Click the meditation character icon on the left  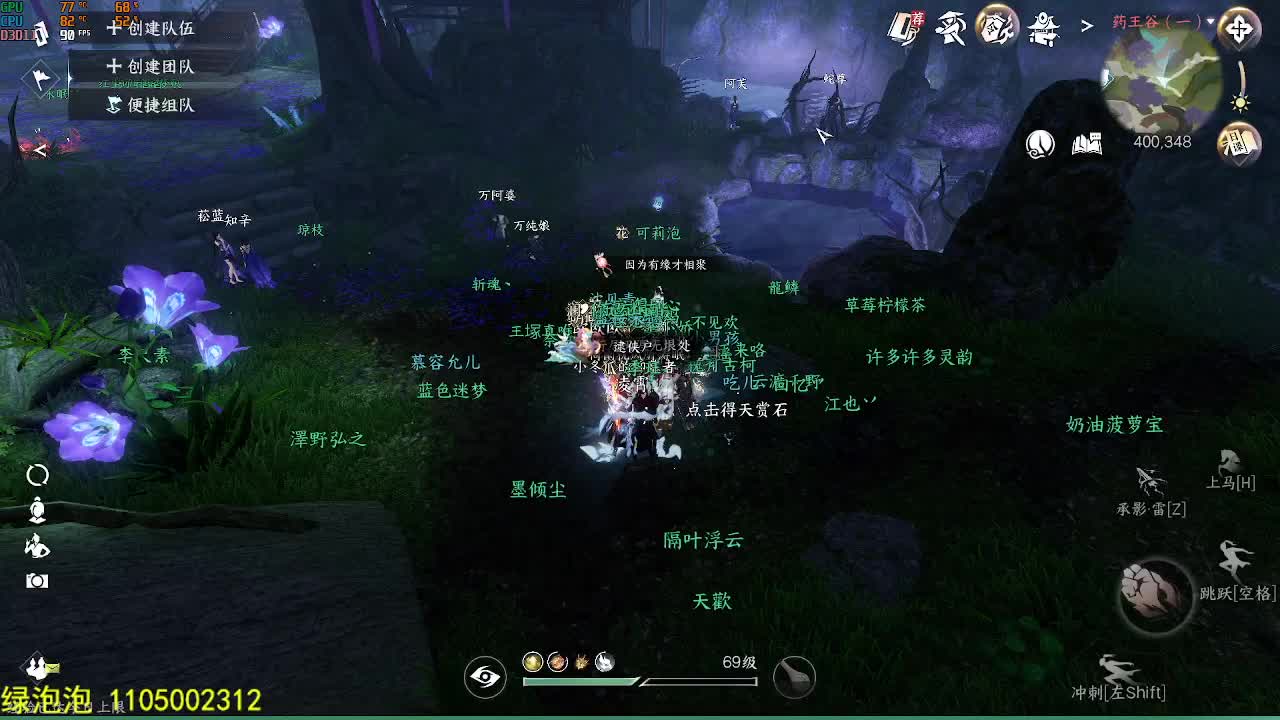pos(36,511)
